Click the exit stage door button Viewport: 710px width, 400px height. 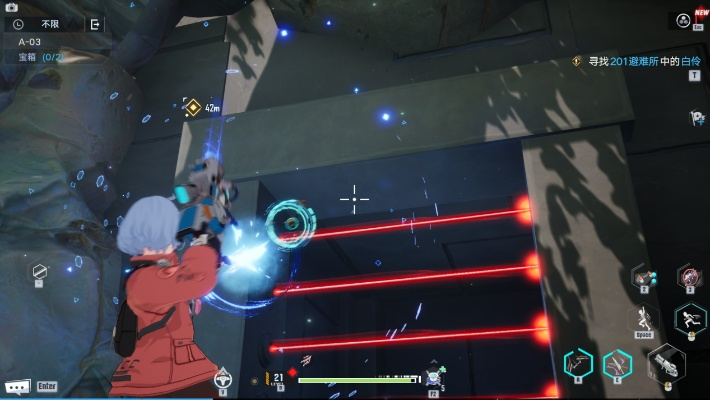coord(95,24)
